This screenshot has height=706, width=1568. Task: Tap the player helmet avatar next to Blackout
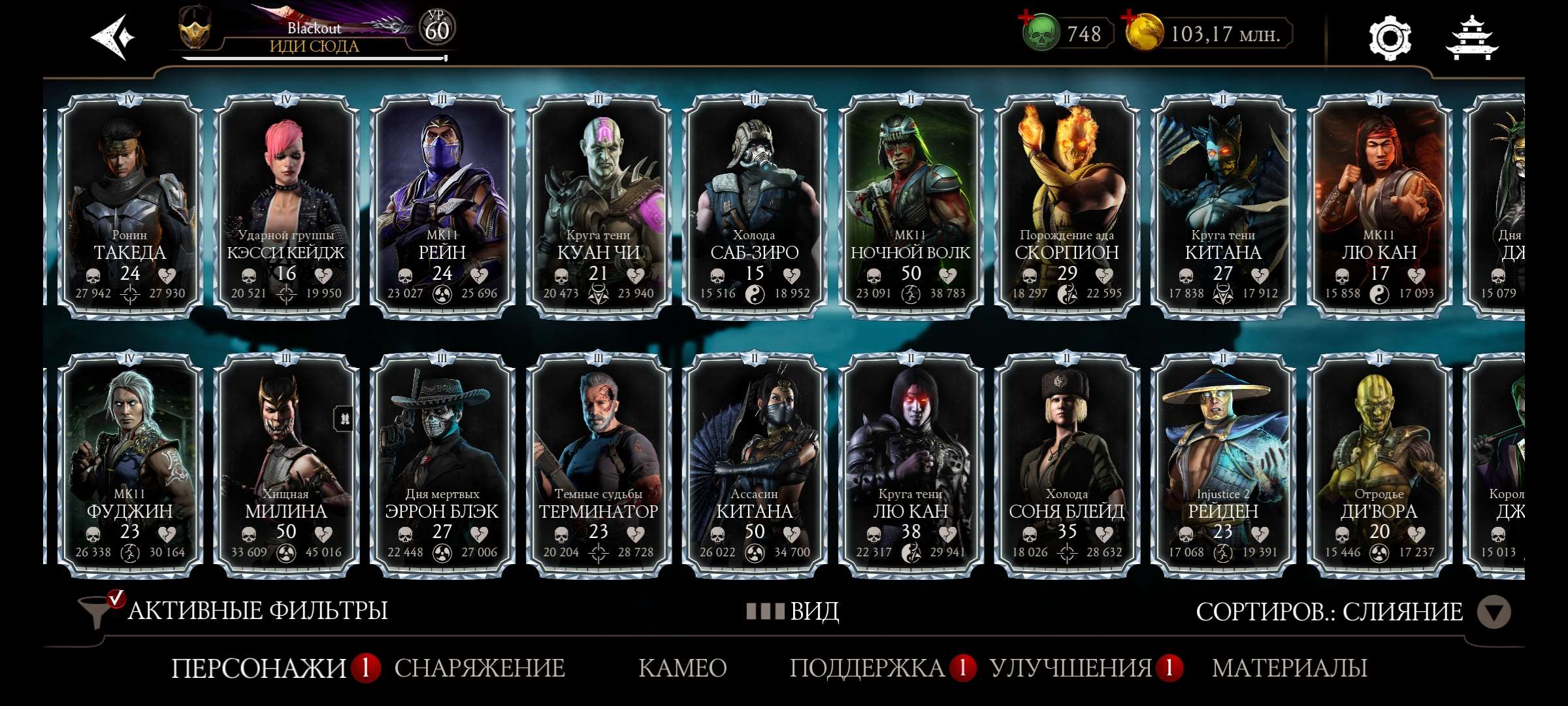click(x=195, y=29)
